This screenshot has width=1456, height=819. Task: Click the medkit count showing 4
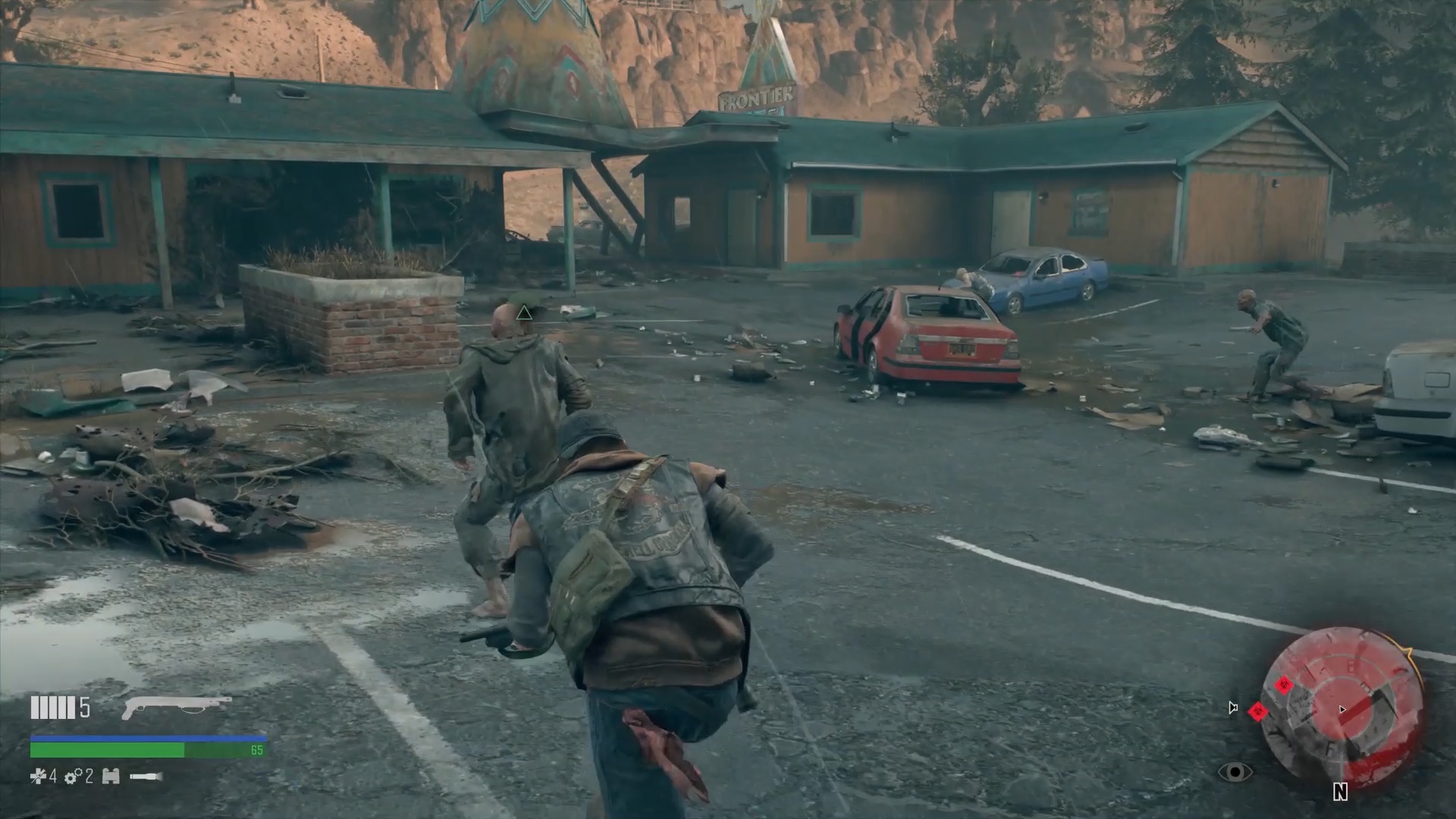point(53,777)
